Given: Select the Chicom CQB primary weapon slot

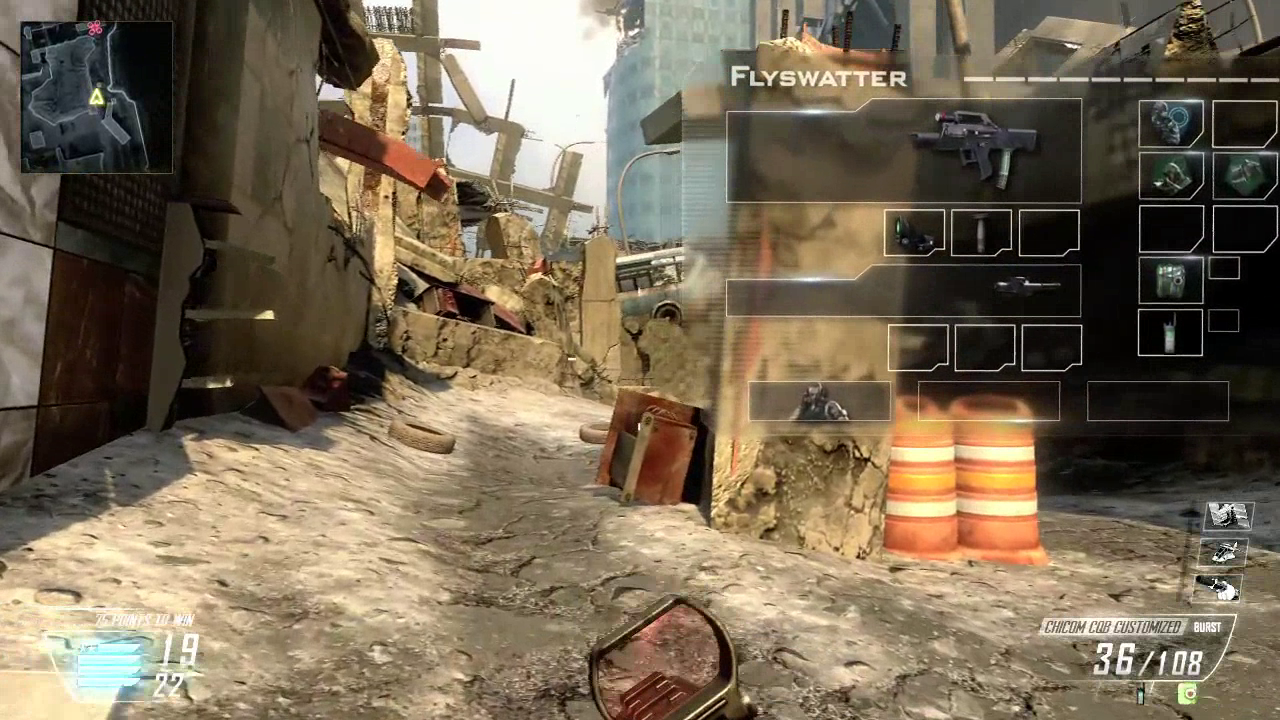Looking at the screenshot, I should pos(903,151).
